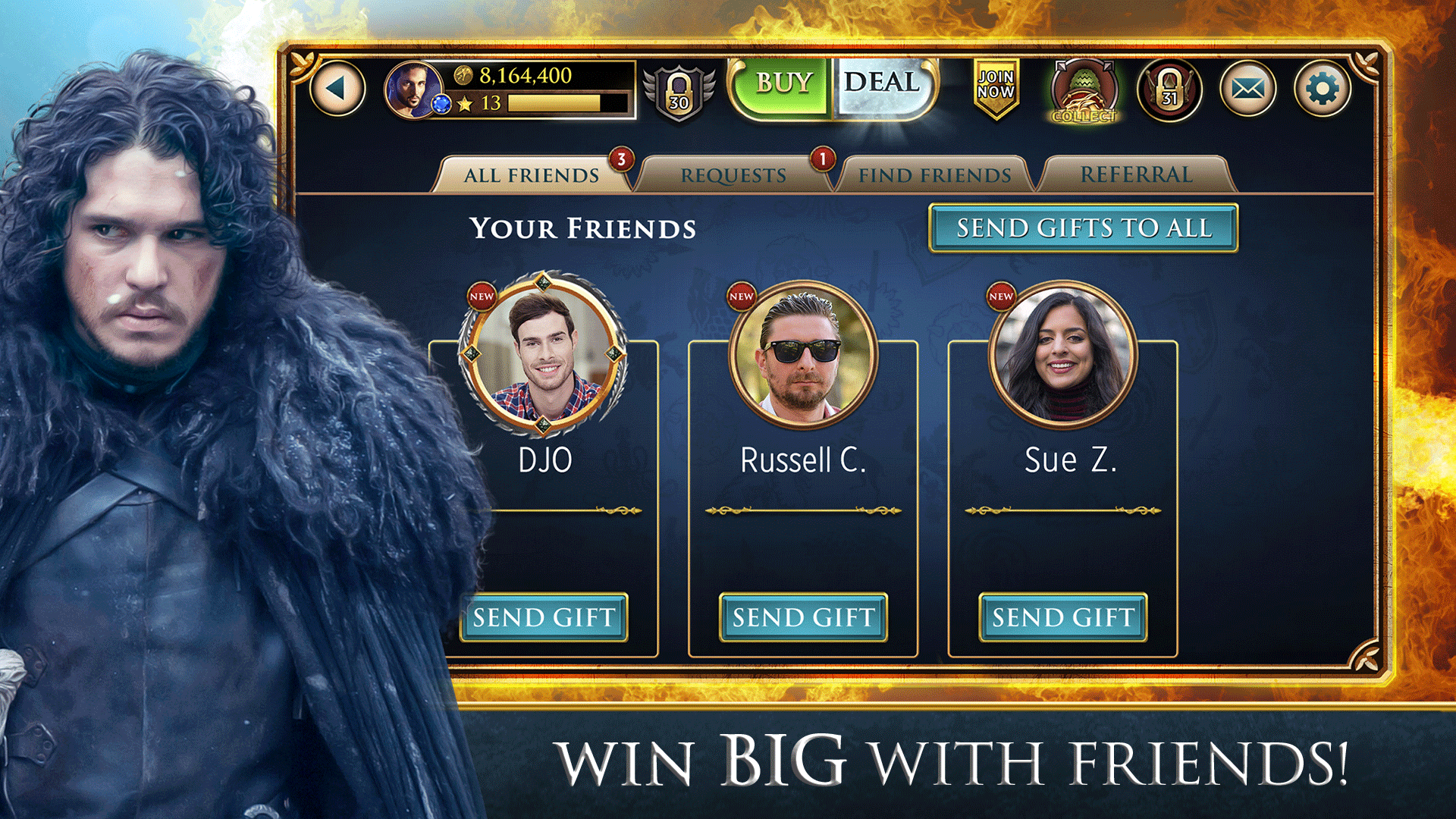Collect the dragon egg reward
The height and width of the screenshot is (819, 1456).
click(1082, 91)
